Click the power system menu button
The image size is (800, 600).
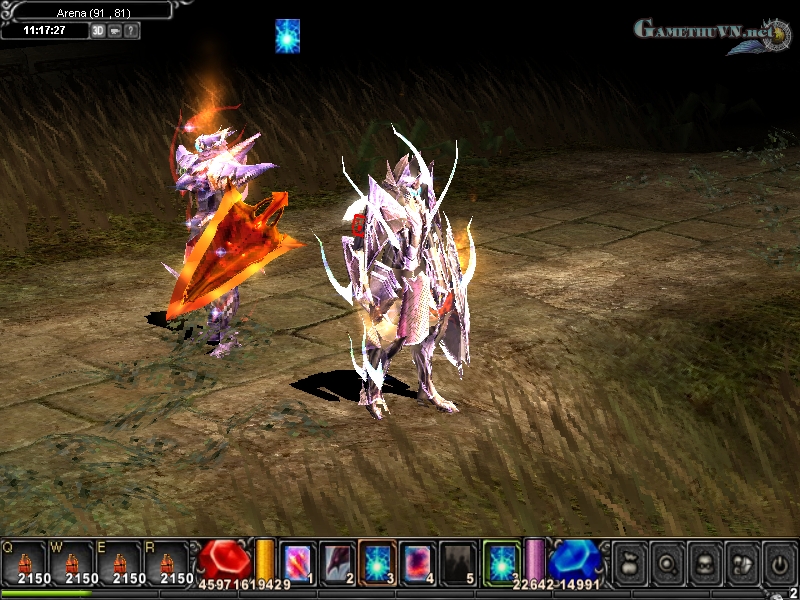(777, 562)
